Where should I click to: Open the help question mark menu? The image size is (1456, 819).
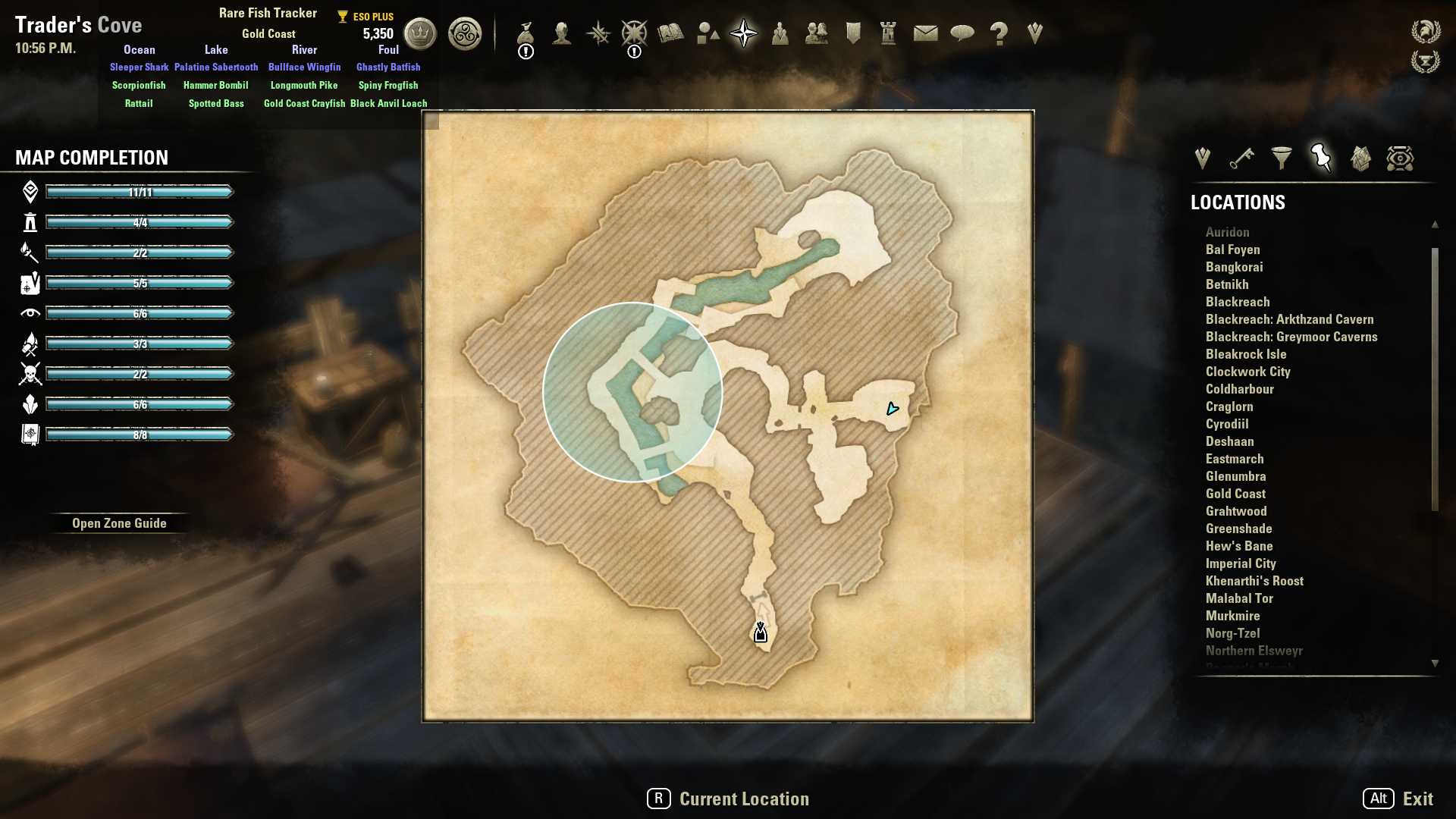[999, 33]
